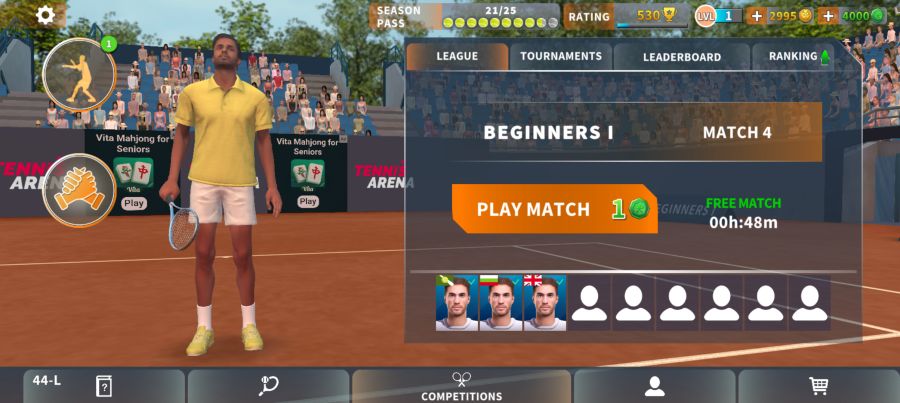Start the league match with Play Match
The height and width of the screenshot is (403, 900).
pyautogui.click(x=554, y=209)
